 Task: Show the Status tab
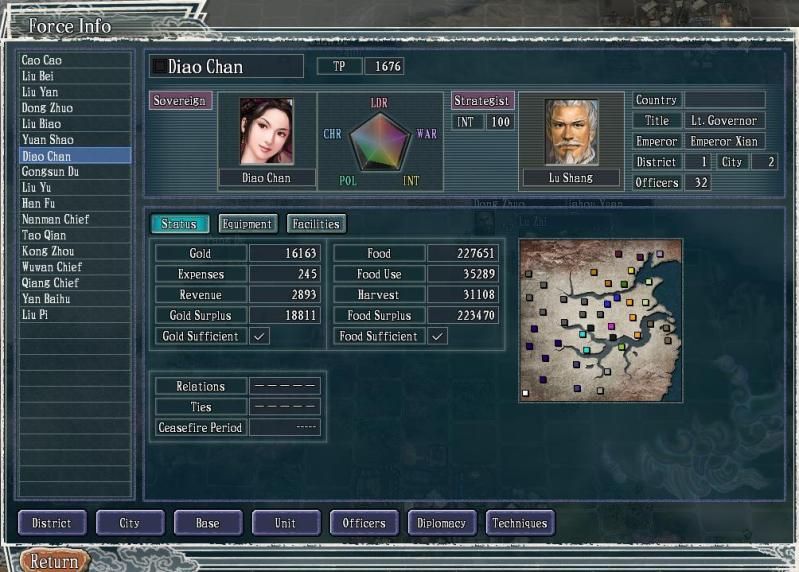coord(180,224)
